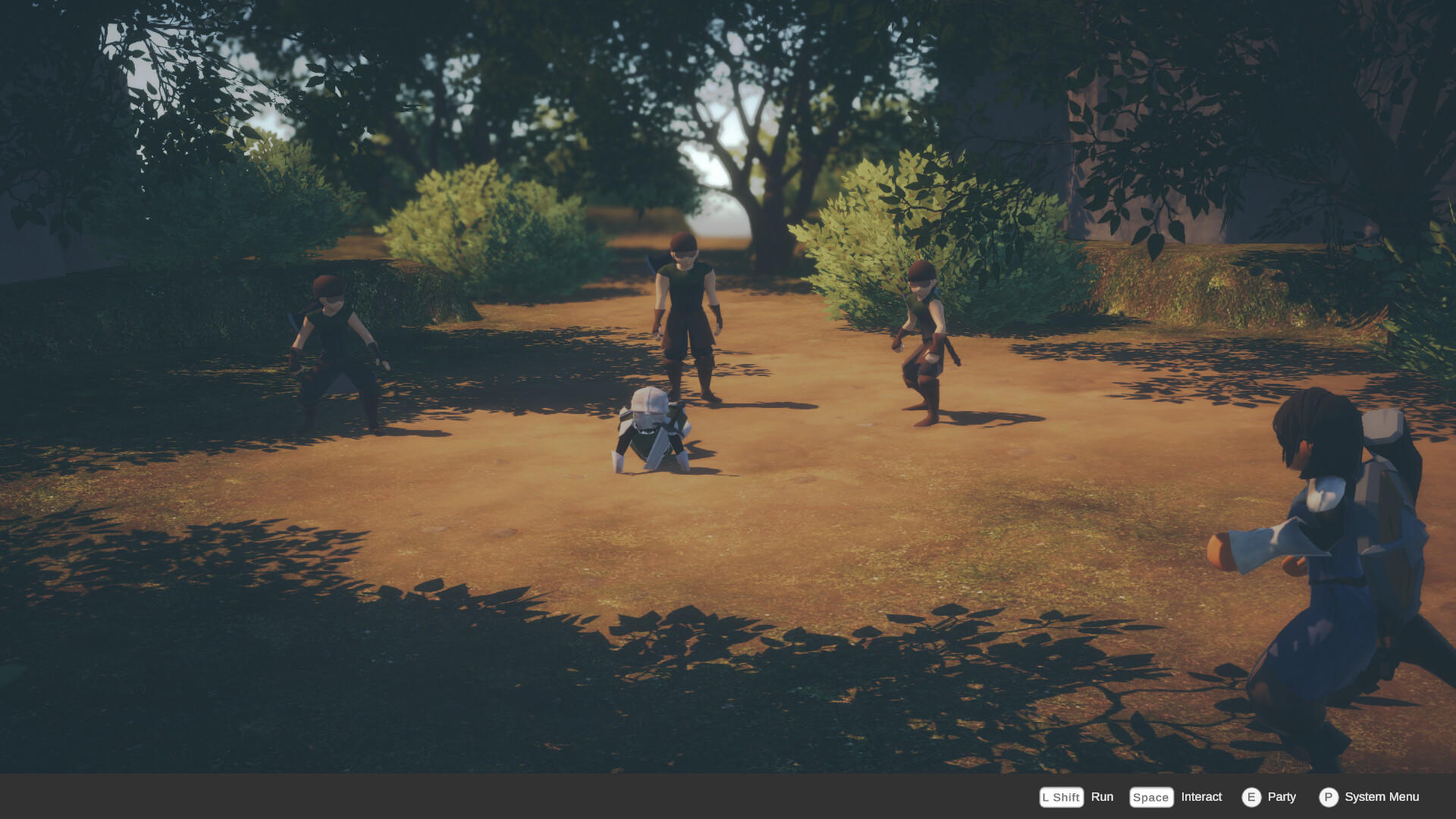Toggle Run mode via the Run label

click(1103, 797)
